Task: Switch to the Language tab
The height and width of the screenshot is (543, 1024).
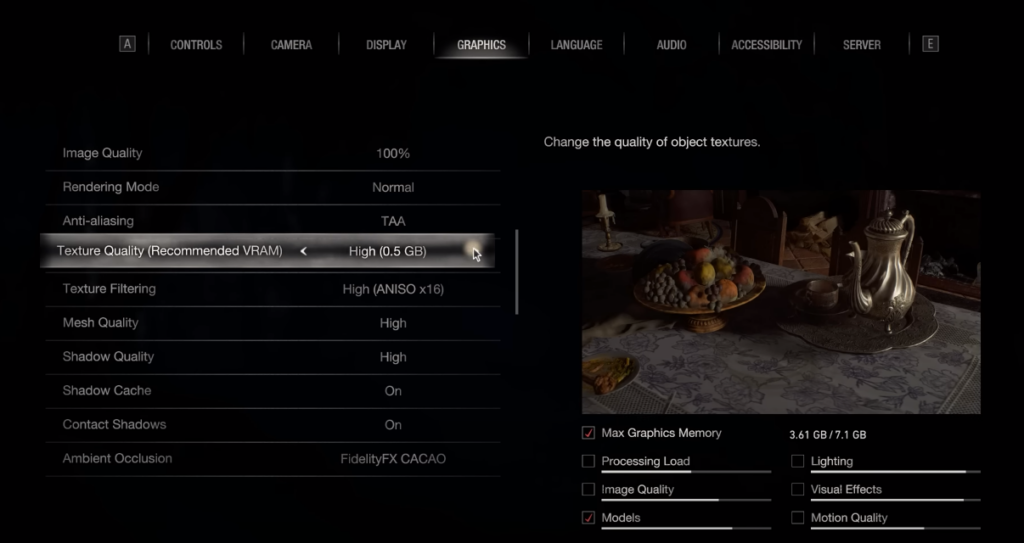Action: pos(576,45)
